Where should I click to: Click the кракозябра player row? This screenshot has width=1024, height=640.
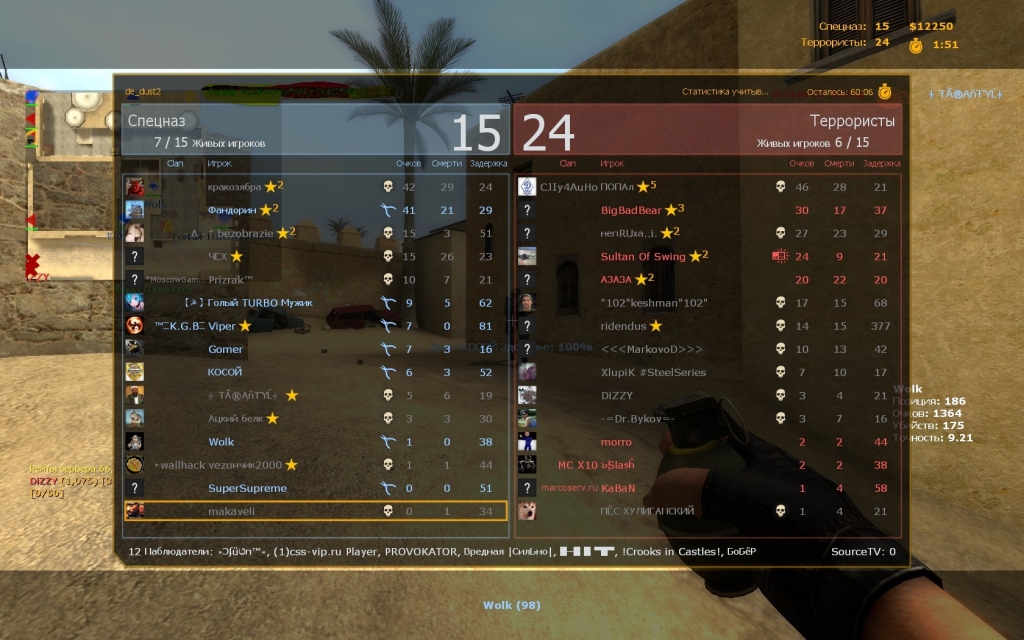(234, 187)
